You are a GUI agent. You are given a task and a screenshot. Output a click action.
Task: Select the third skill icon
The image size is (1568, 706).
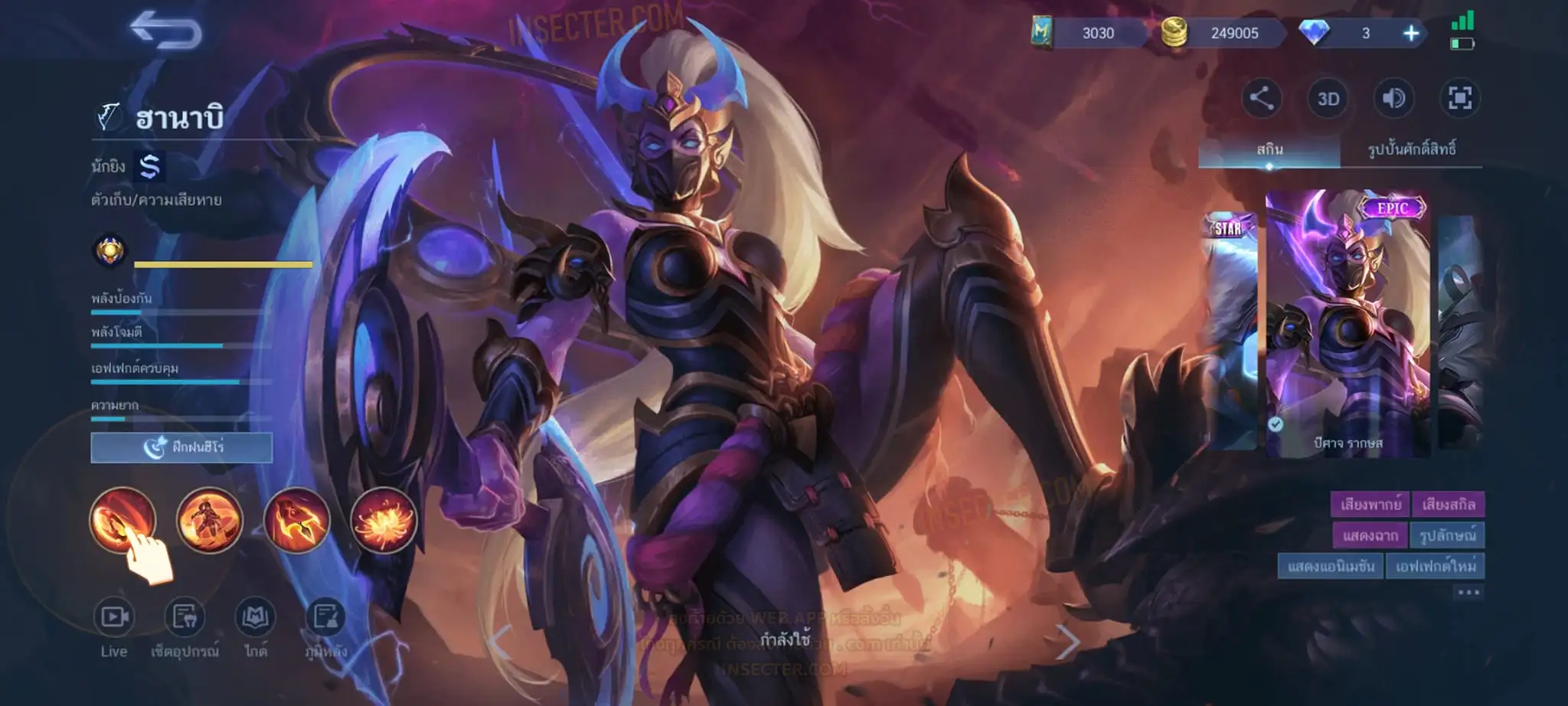coord(296,520)
